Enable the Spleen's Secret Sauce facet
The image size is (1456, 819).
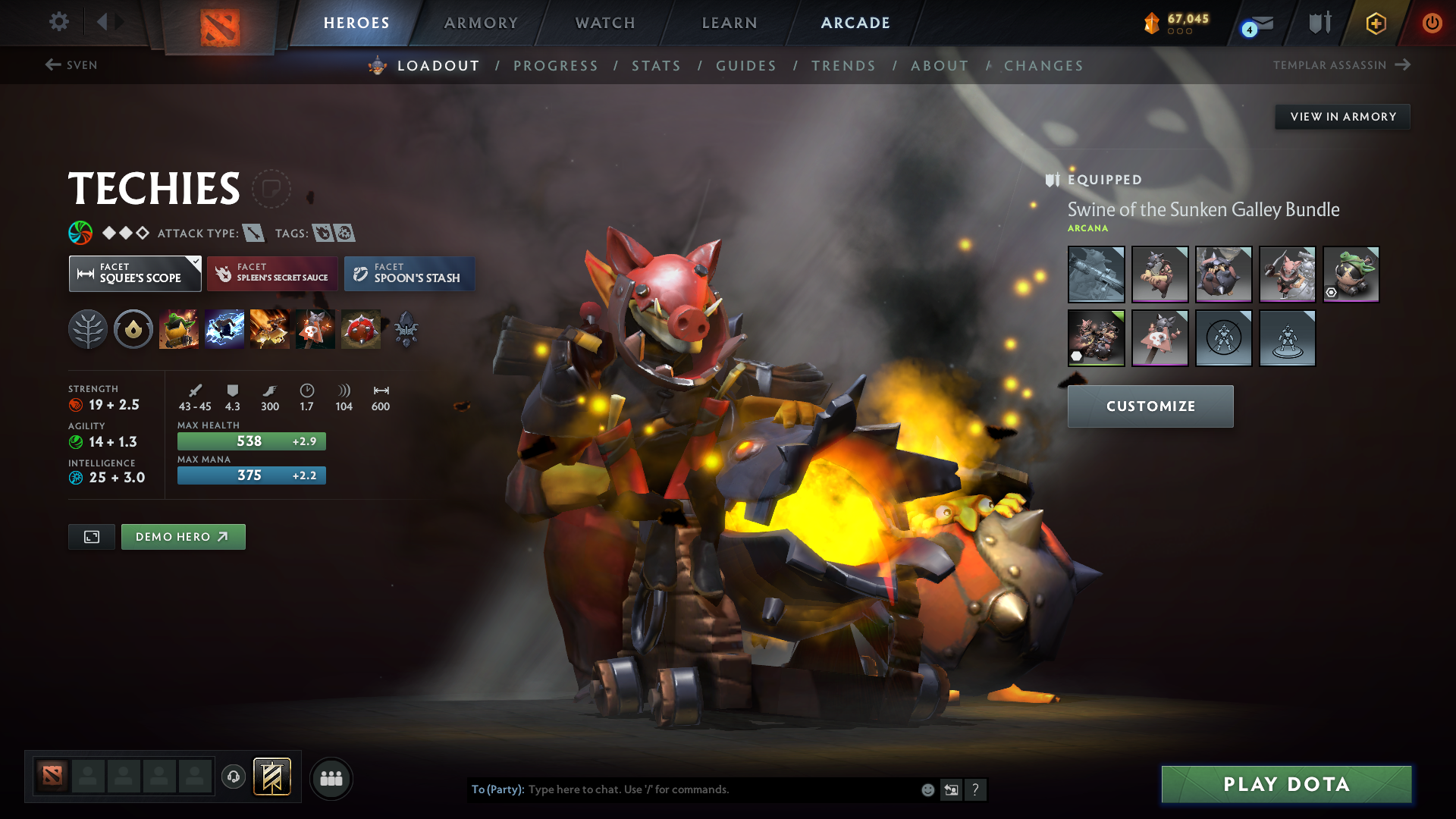(x=271, y=273)
